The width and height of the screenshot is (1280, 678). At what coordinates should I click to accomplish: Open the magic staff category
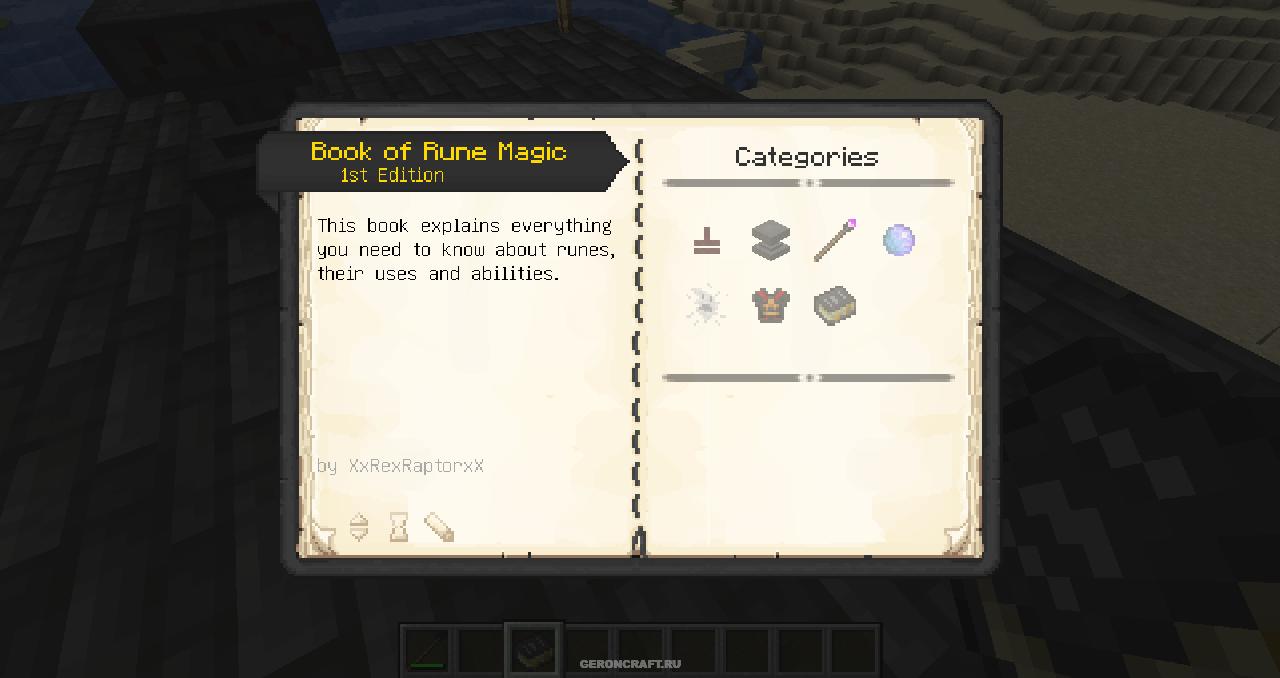coord(834,241)
